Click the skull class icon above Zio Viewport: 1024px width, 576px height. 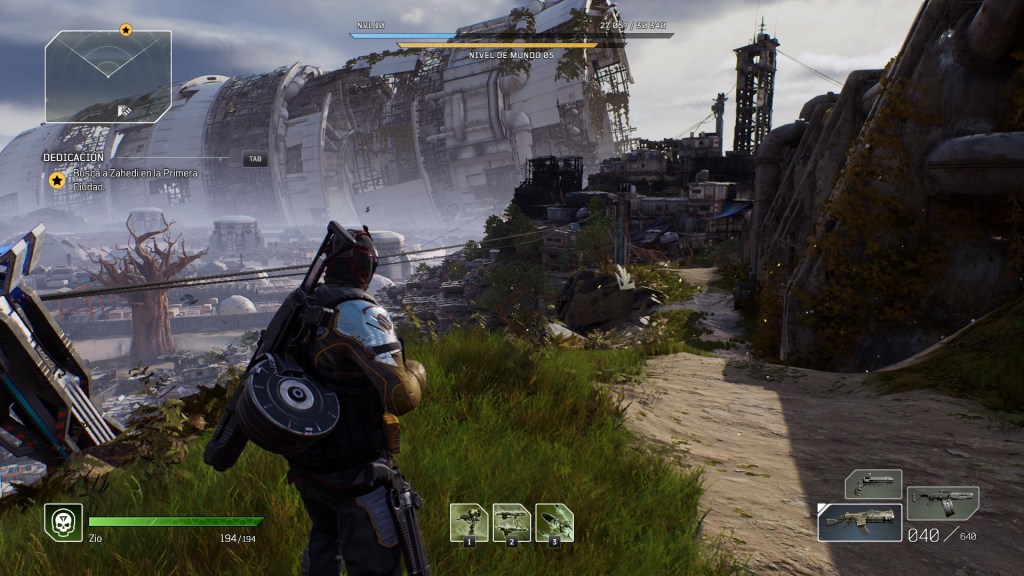click(63, 522)
